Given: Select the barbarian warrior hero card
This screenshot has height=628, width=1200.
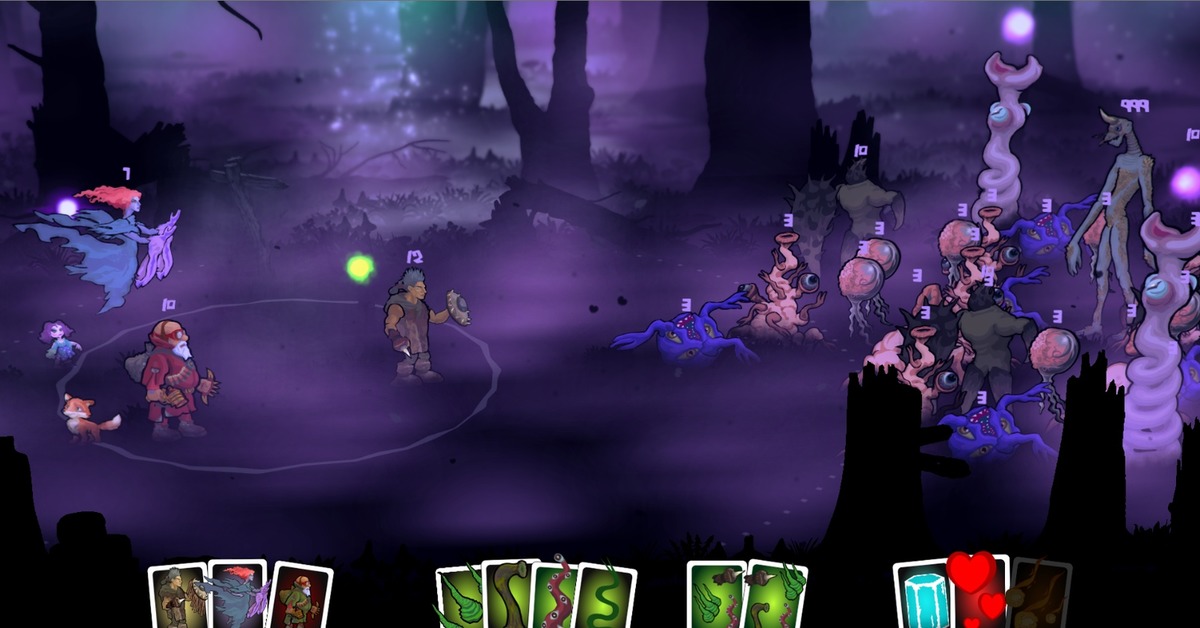Looking at the screenshot, I should tap(178, 598).
